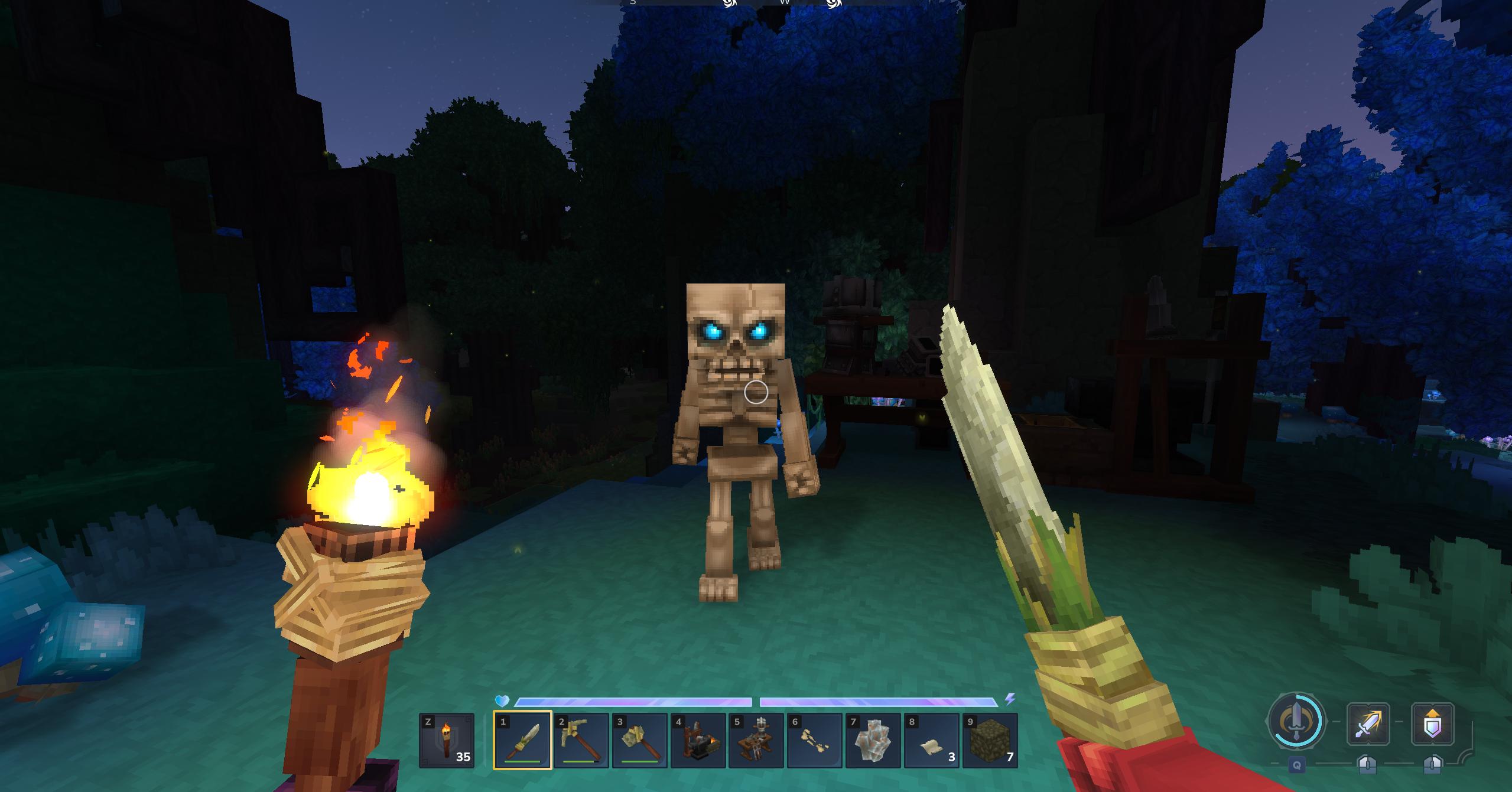Pick the workbench item in slot 5
This screenshot has width=1512, height=792.
(x=756, y=741)
